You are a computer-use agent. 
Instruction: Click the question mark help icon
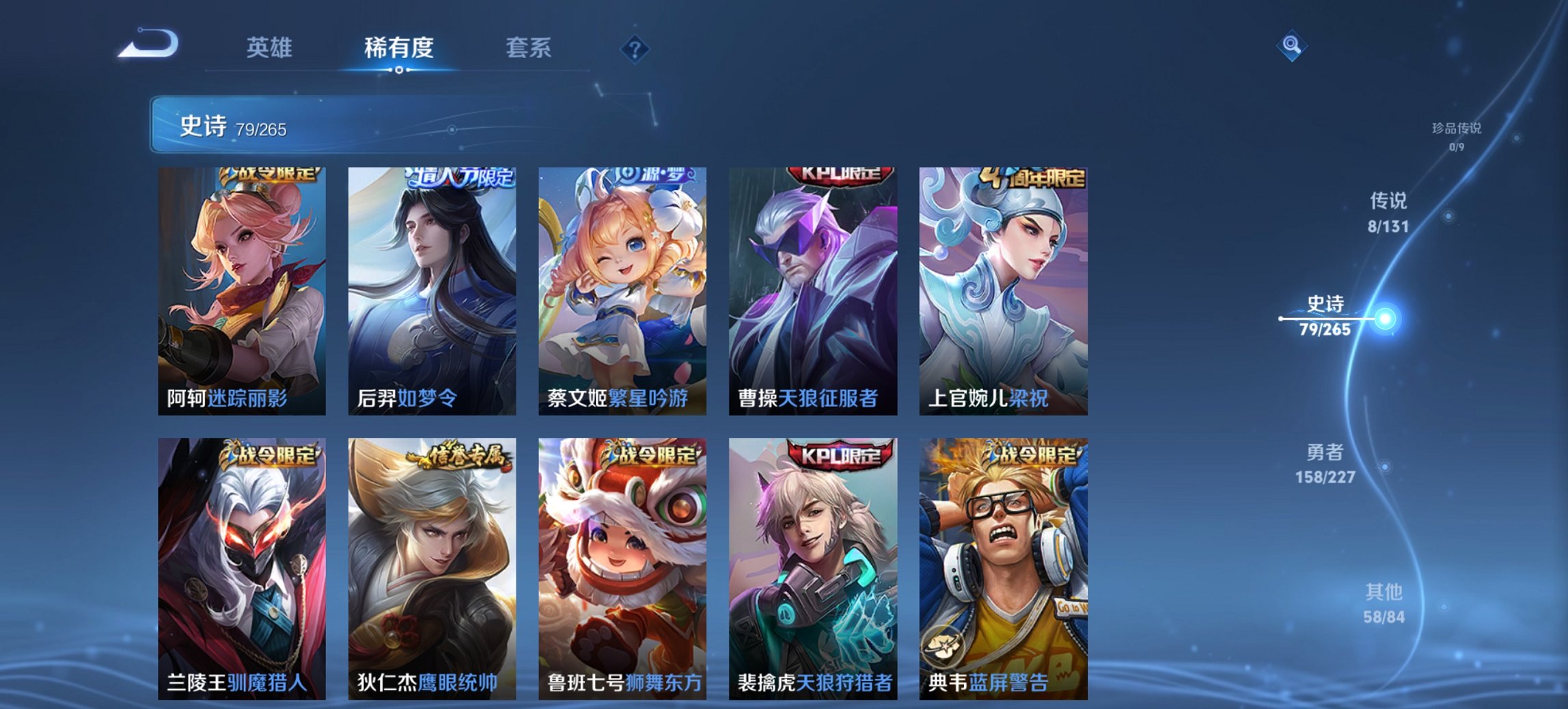pyautogui.click(x=635, y=48)
